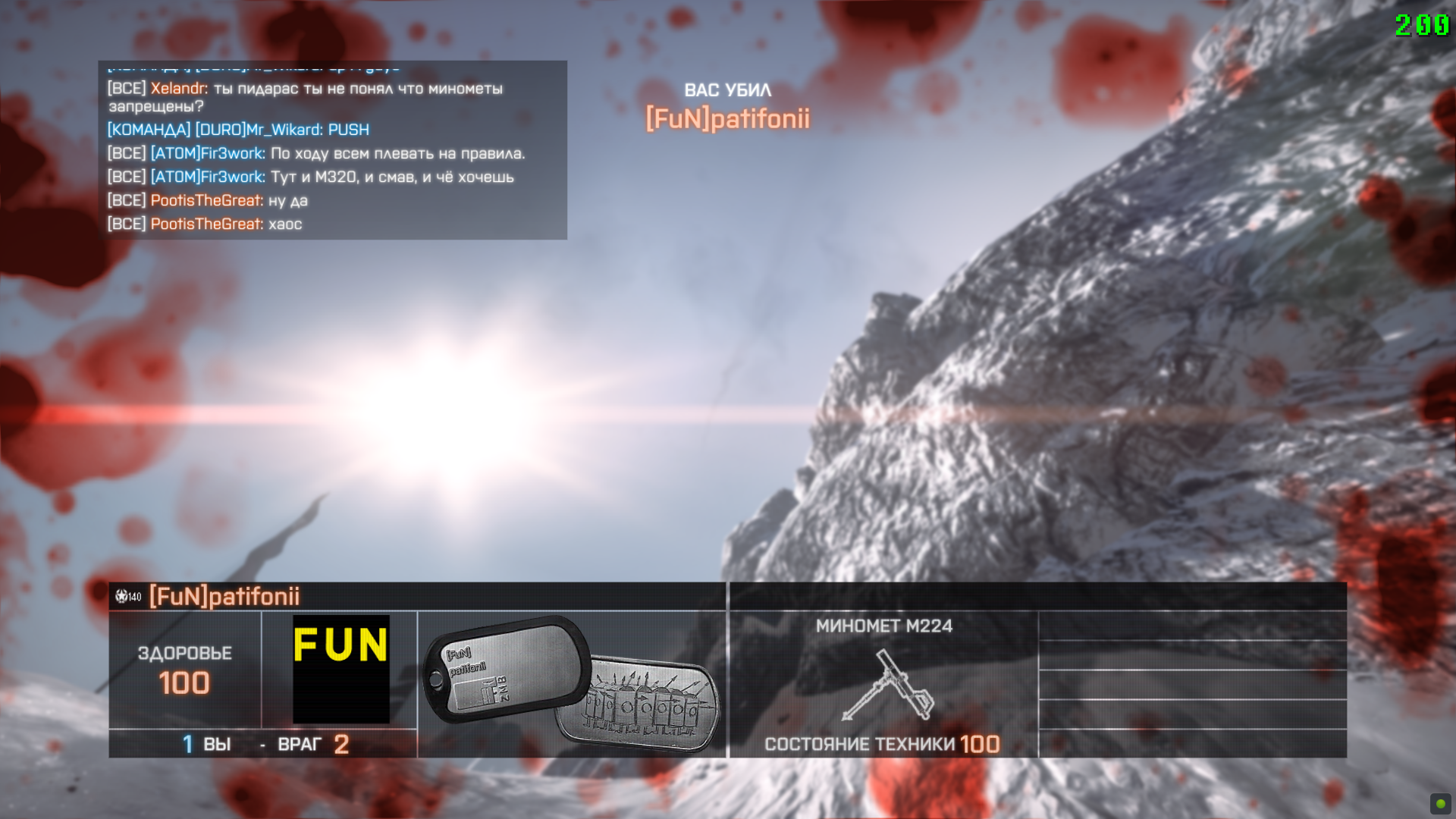This screenshot has height=819, width=1456.
Task: Click the in-game chat log box
Action: pos(332,150)
